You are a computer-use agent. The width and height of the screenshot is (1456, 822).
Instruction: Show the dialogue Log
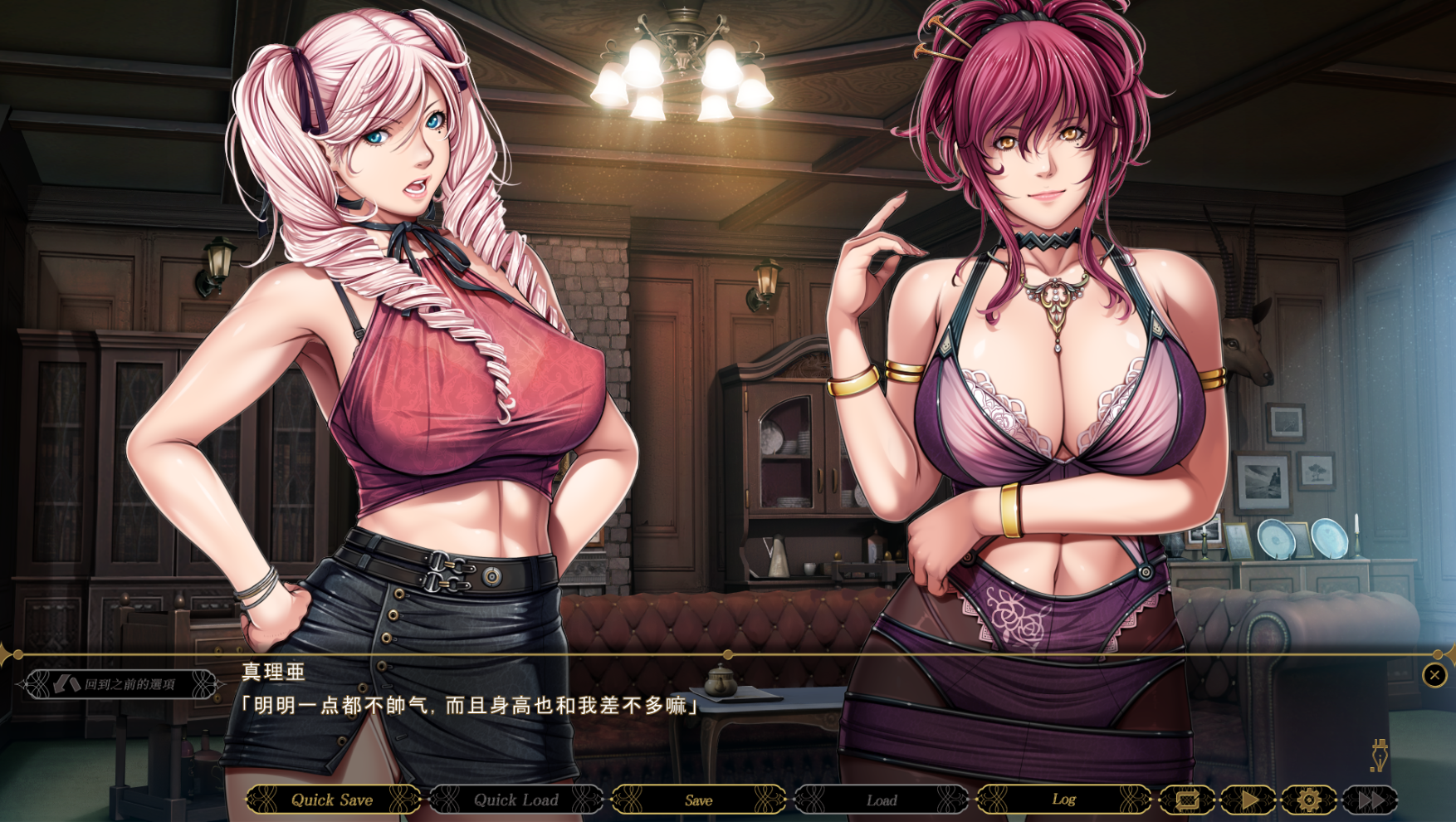[x=1063, y=800]
